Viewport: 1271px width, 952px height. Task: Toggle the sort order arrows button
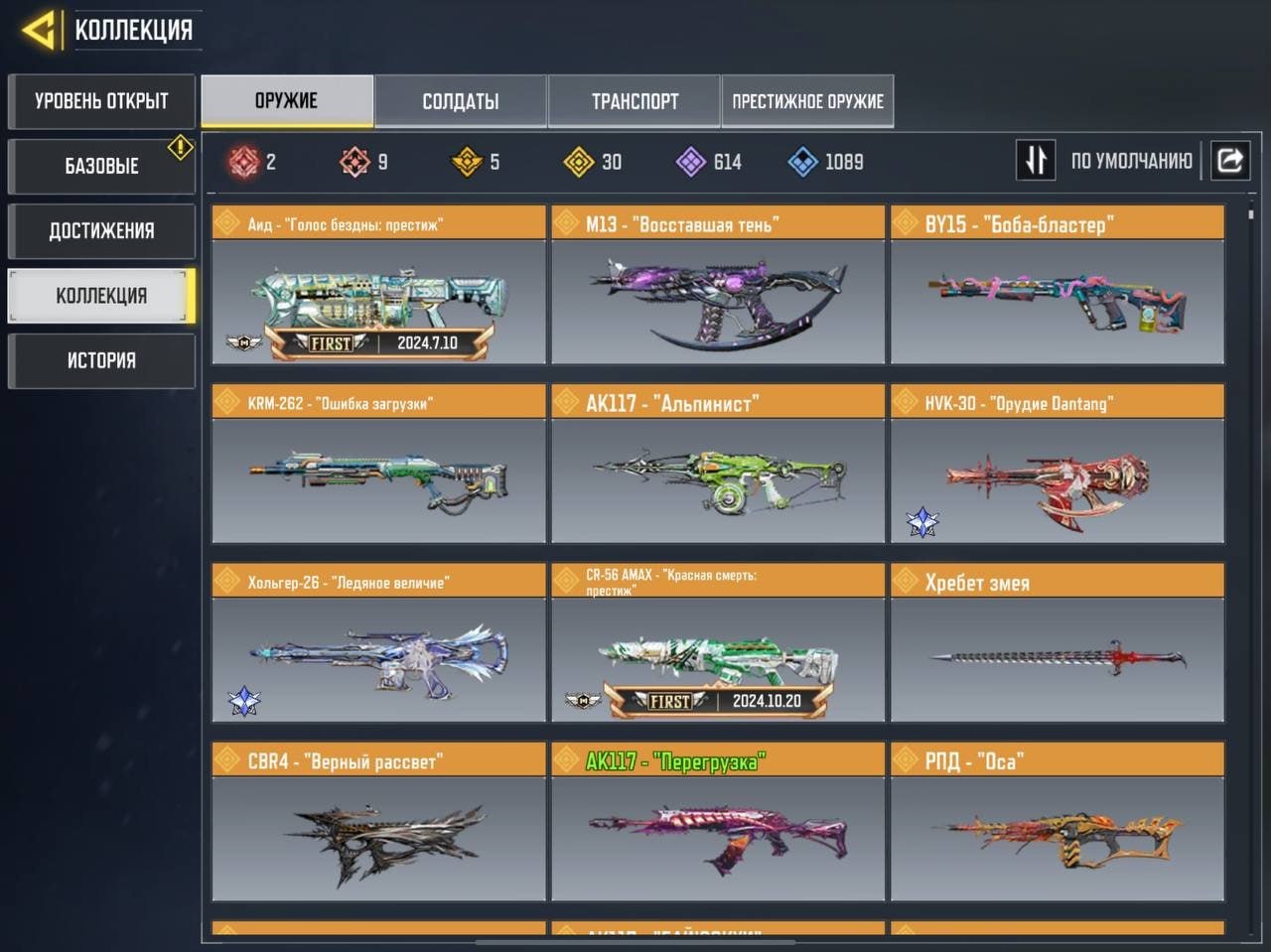pyautogui.click(x=1035, y=160)
